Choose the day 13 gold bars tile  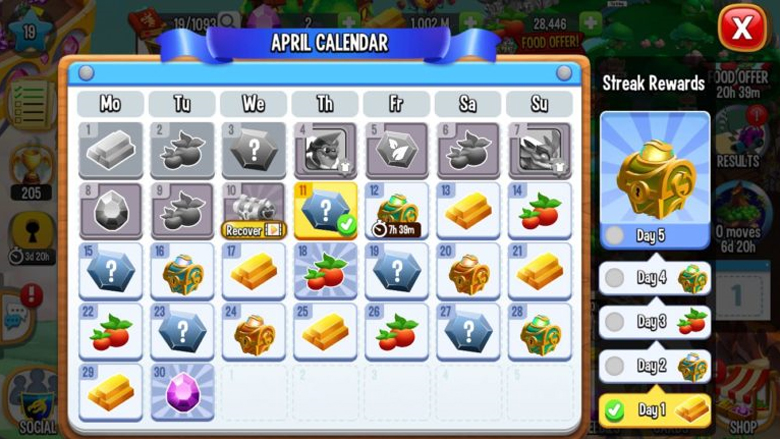(468, 210)
